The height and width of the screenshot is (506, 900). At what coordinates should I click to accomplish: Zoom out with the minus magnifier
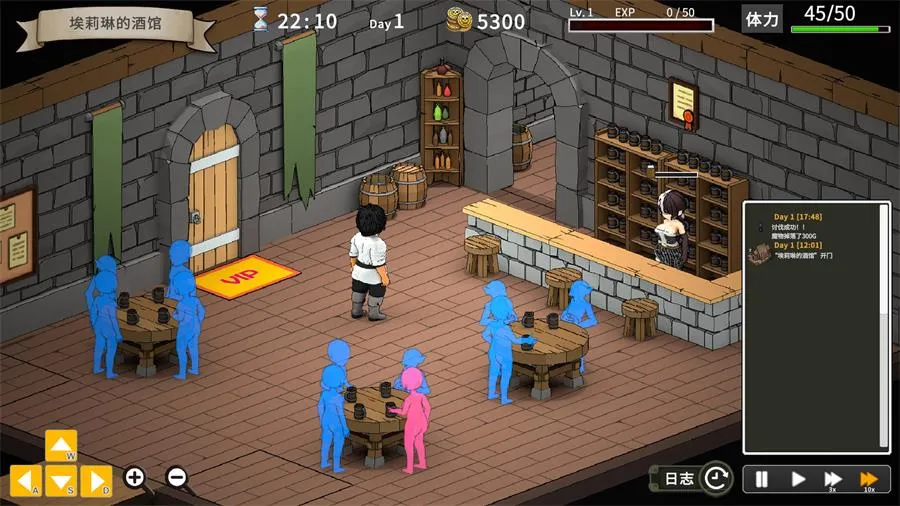[176, 477]
